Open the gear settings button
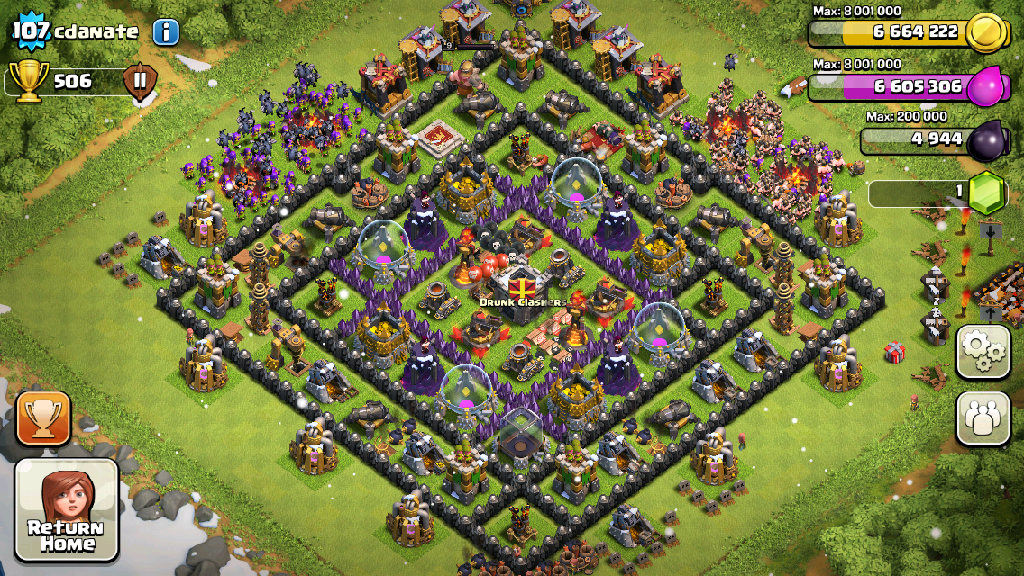1024x576 pixels. 983,352
